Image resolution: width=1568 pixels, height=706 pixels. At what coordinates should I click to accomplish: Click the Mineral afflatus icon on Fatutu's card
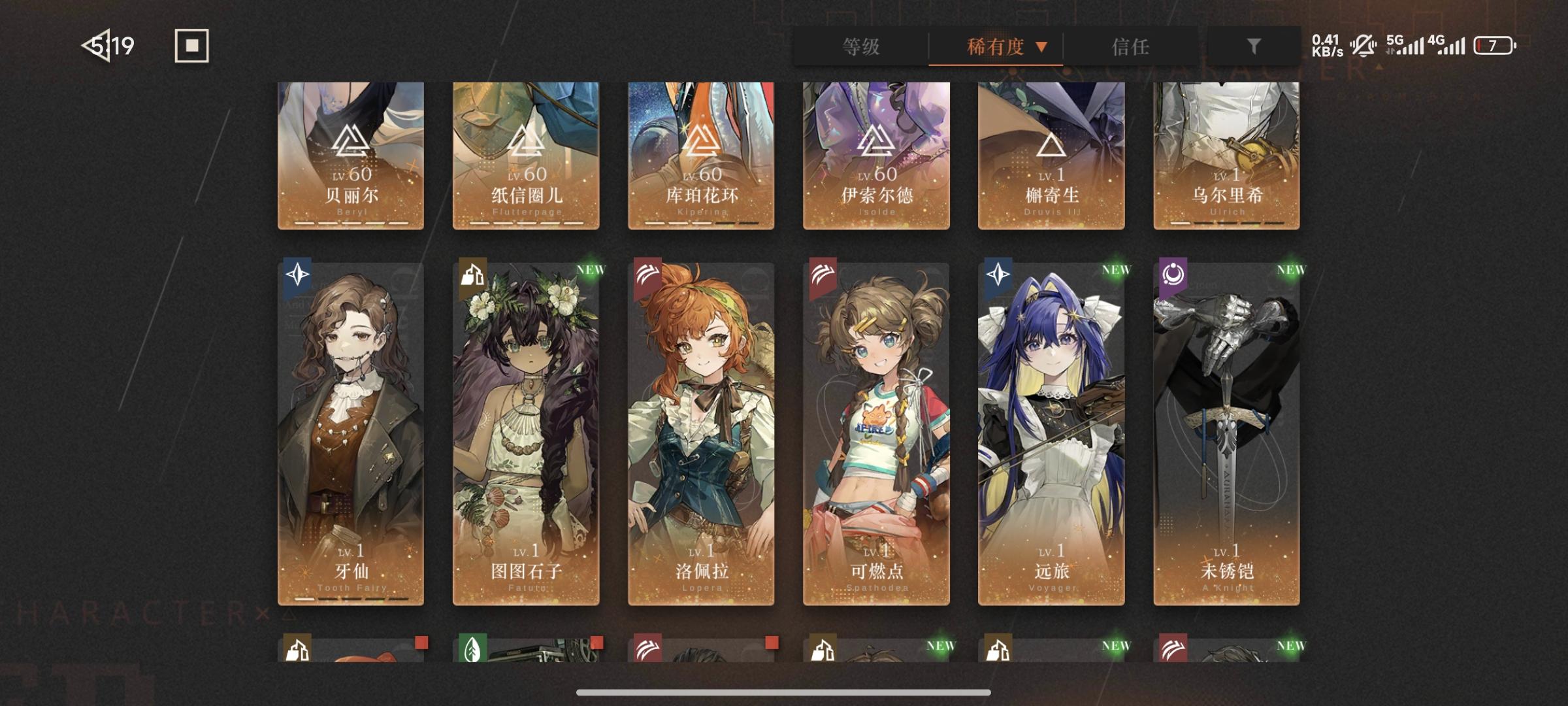pyautogui.click(x=471, y=276)
